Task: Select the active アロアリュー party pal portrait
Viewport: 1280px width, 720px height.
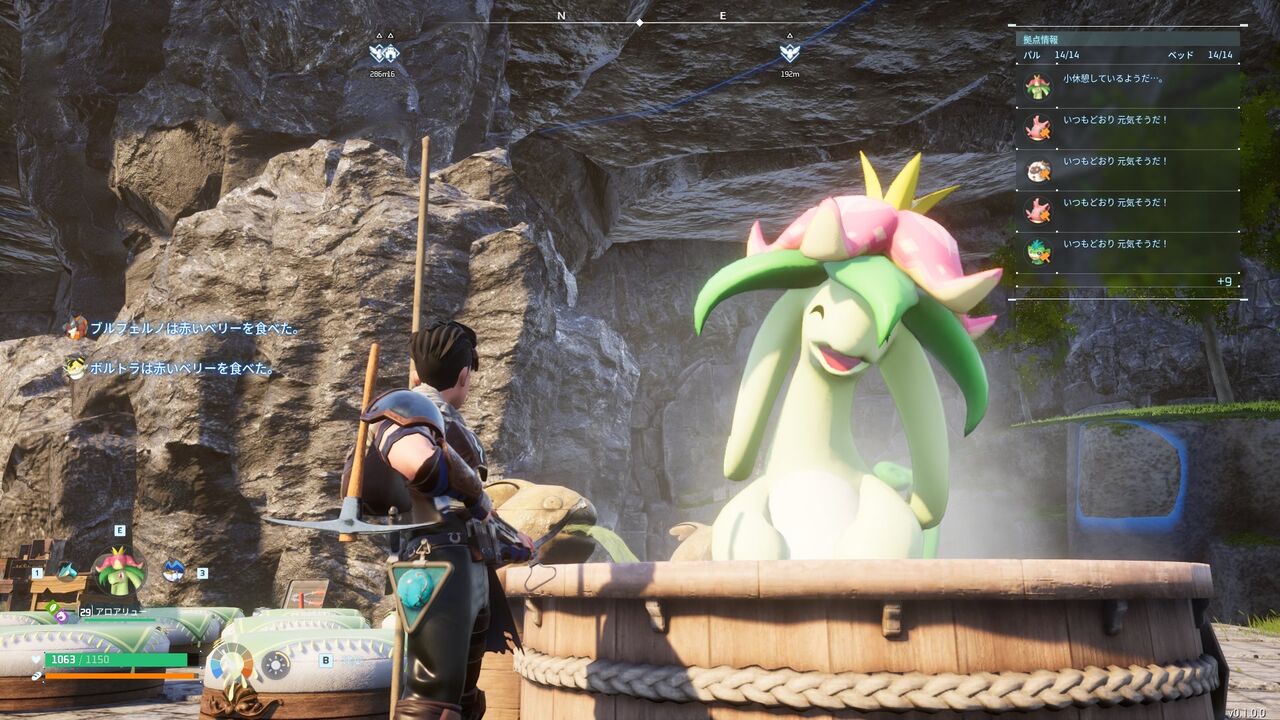Action: (x=119, y=571)
